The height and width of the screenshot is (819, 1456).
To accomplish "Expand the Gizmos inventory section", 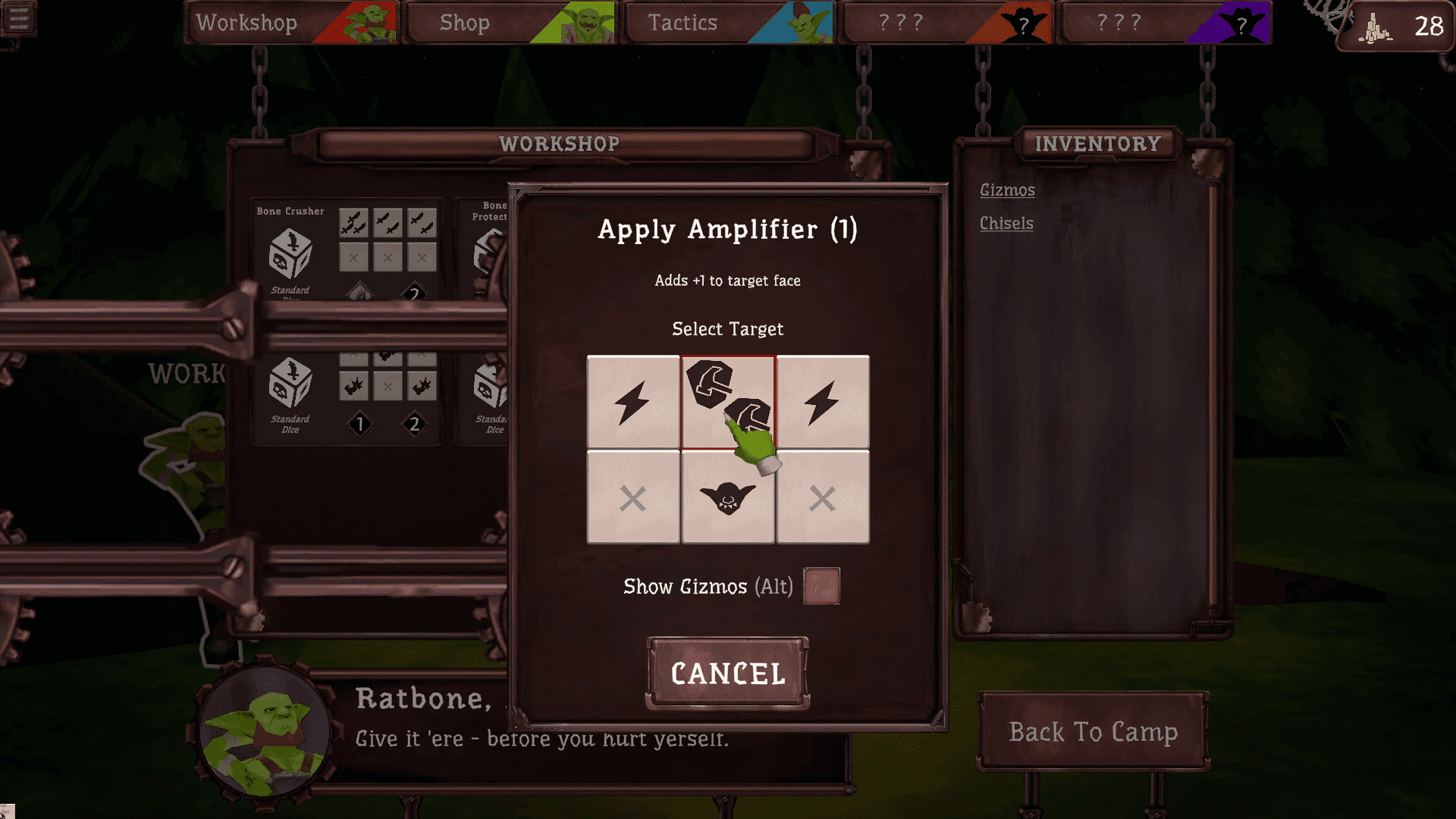I will 1006,190.
